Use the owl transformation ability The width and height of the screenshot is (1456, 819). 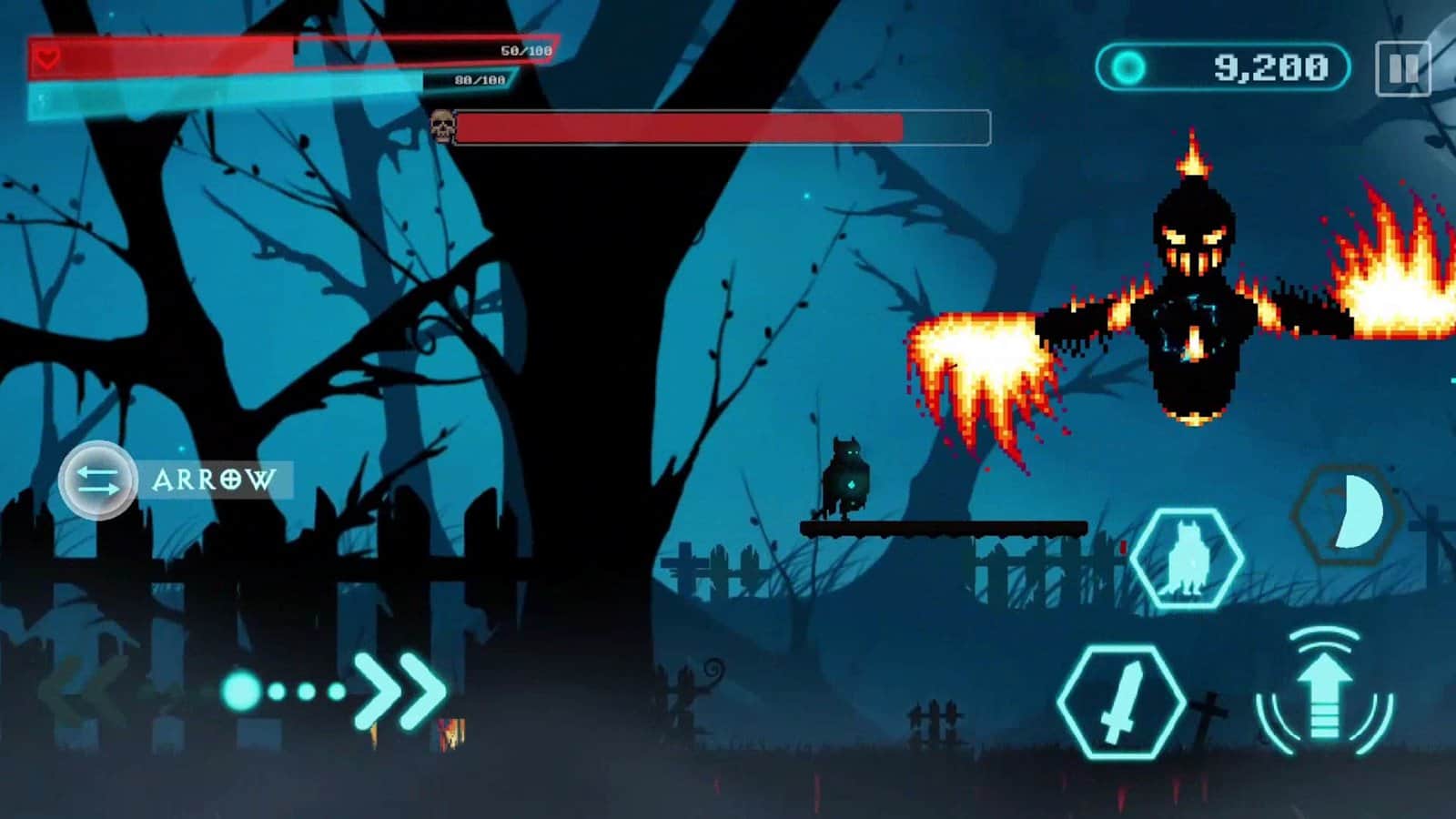(x=1188, y=557)
